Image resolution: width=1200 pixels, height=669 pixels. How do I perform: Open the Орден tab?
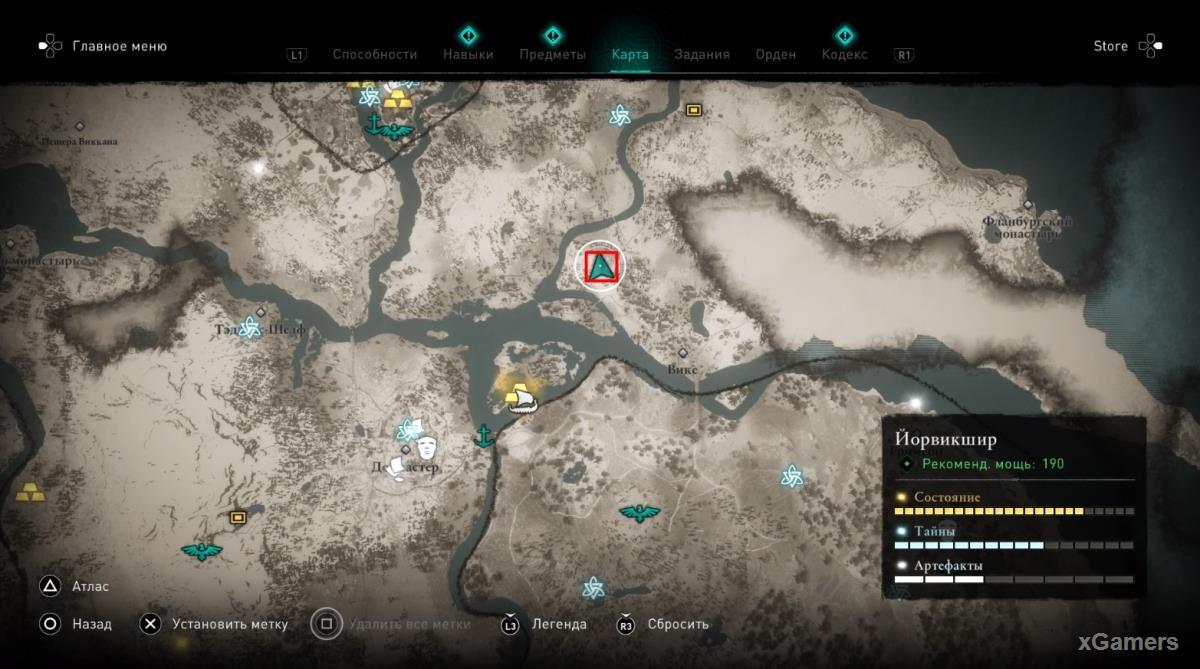tap(776, 55)
